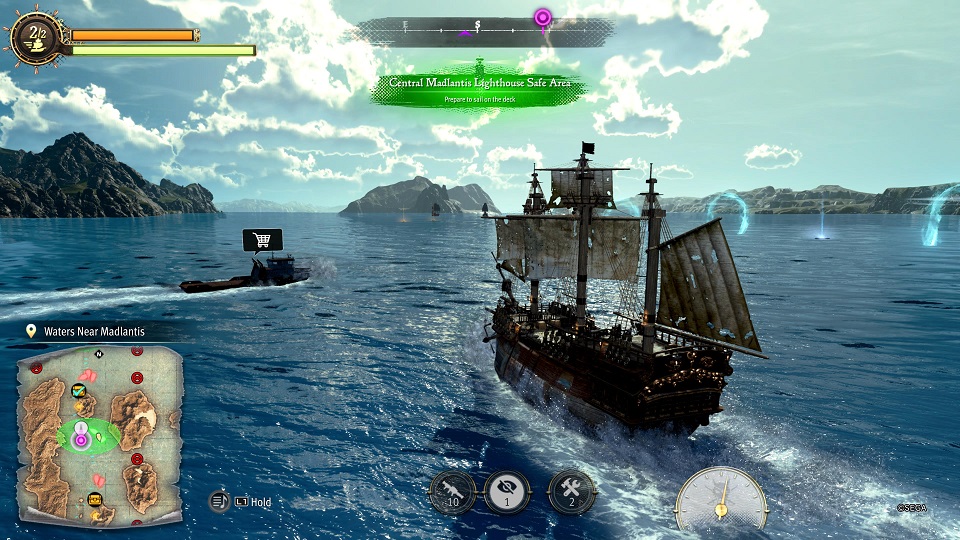Select the pink destination marker on compass
Viewport: 960px width, 540px height.
[x=542, y=17]
